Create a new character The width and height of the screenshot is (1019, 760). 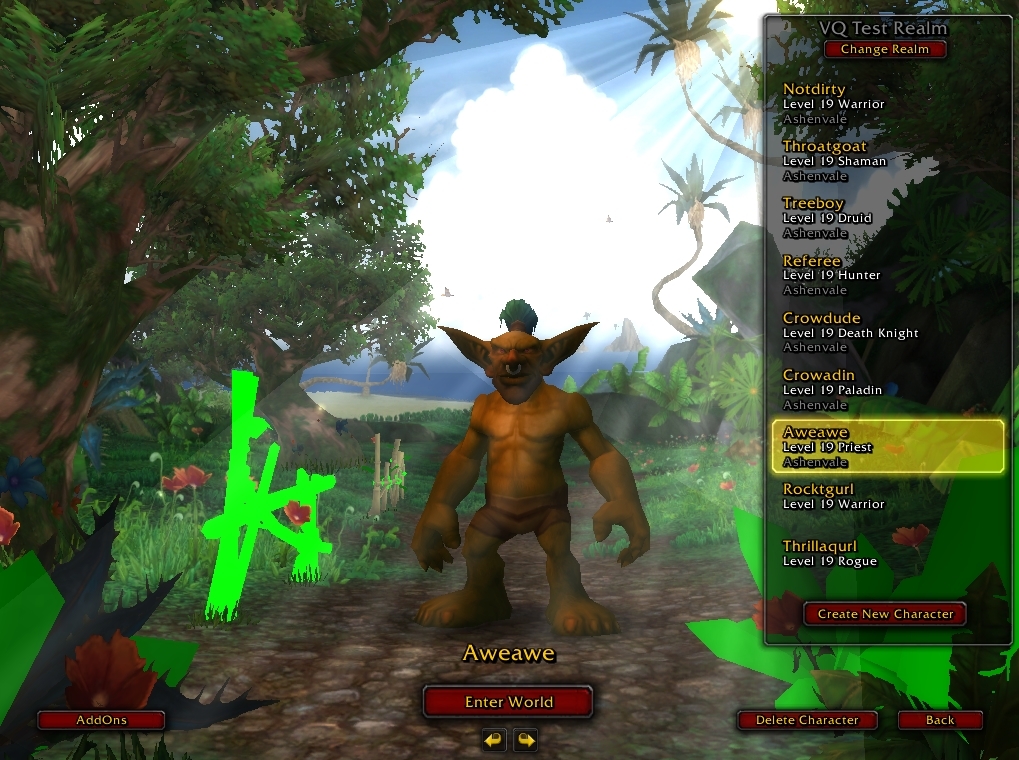tap(885, 614)
